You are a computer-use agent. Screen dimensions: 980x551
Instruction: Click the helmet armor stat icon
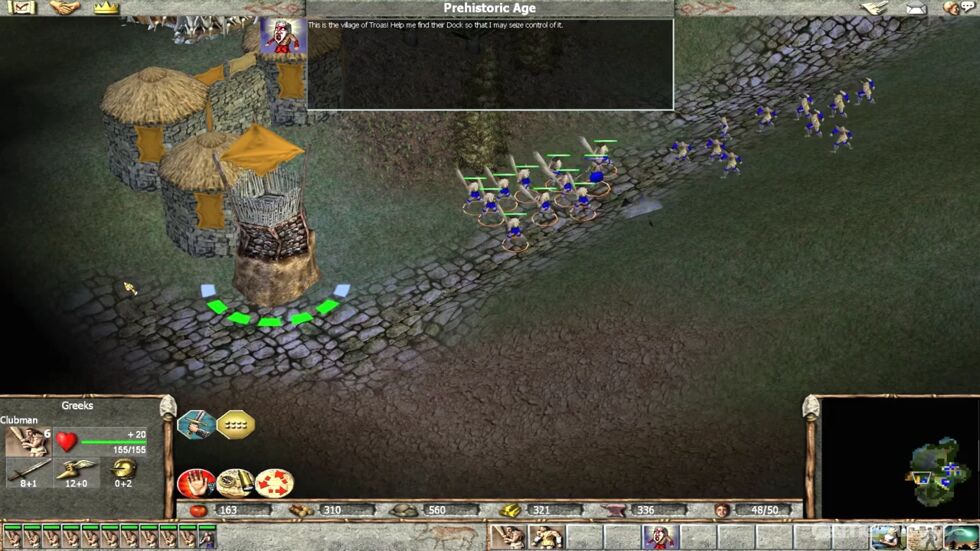(x=123, y=469)
